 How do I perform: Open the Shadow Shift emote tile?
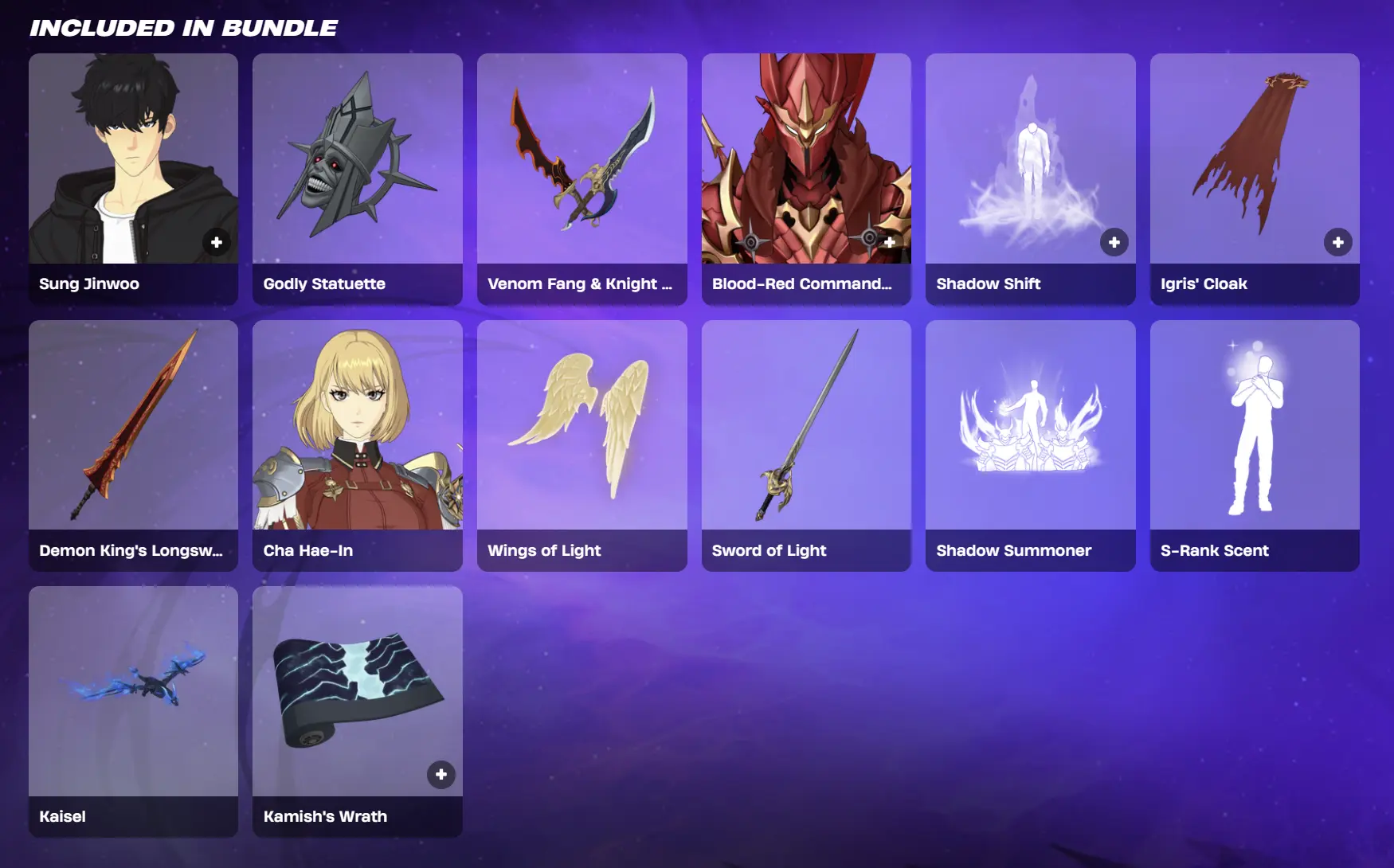pos(1030,159)
